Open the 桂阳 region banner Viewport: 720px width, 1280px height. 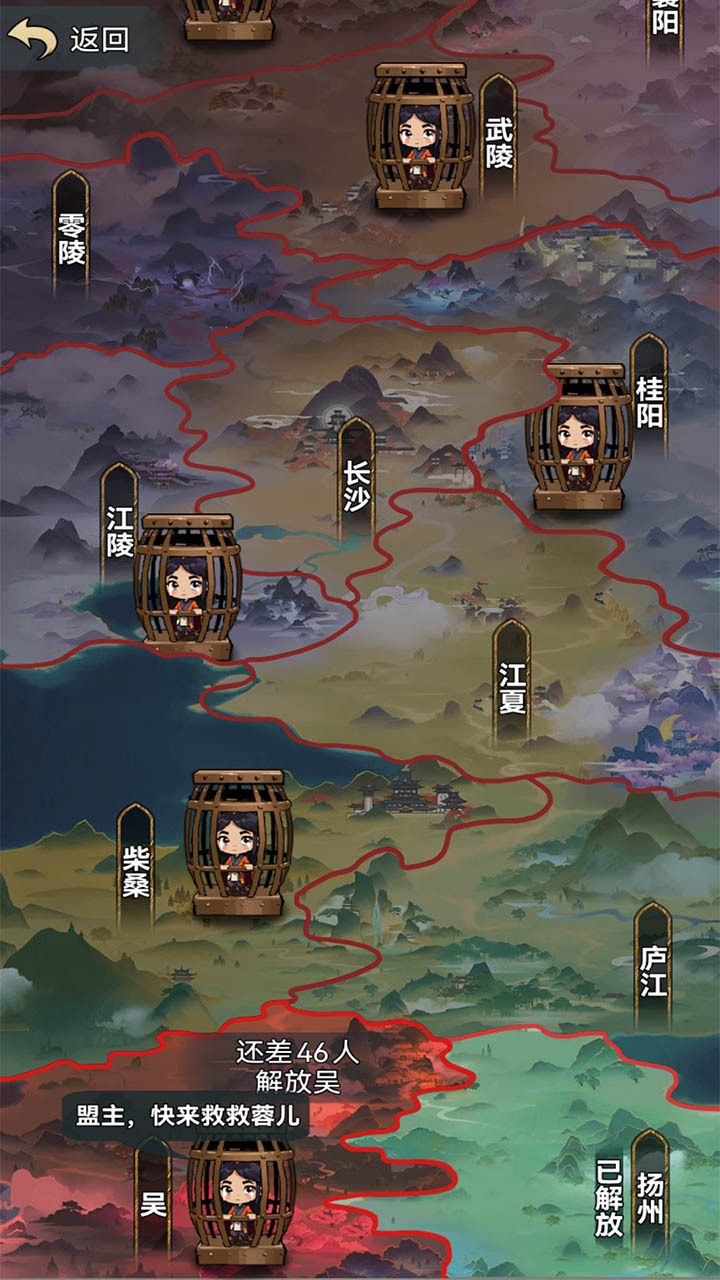pos(649,398)
